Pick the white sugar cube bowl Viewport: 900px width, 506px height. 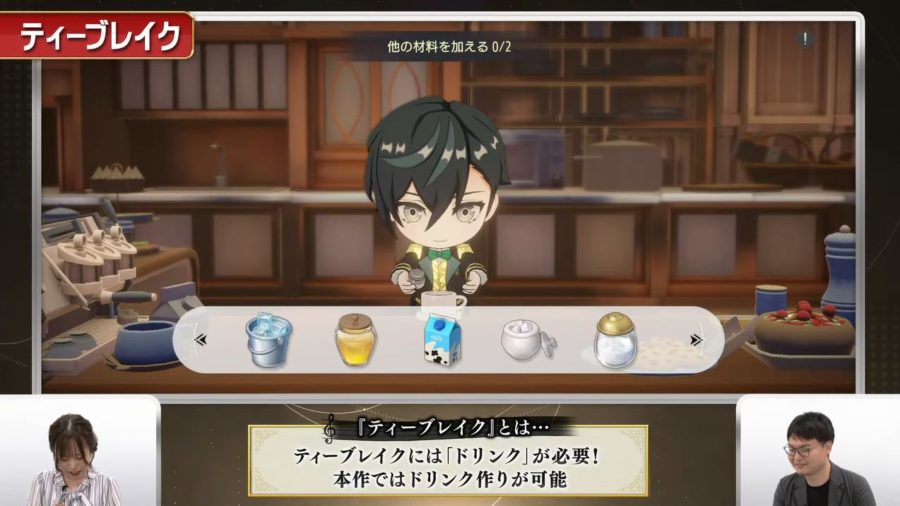pos(526,341)
